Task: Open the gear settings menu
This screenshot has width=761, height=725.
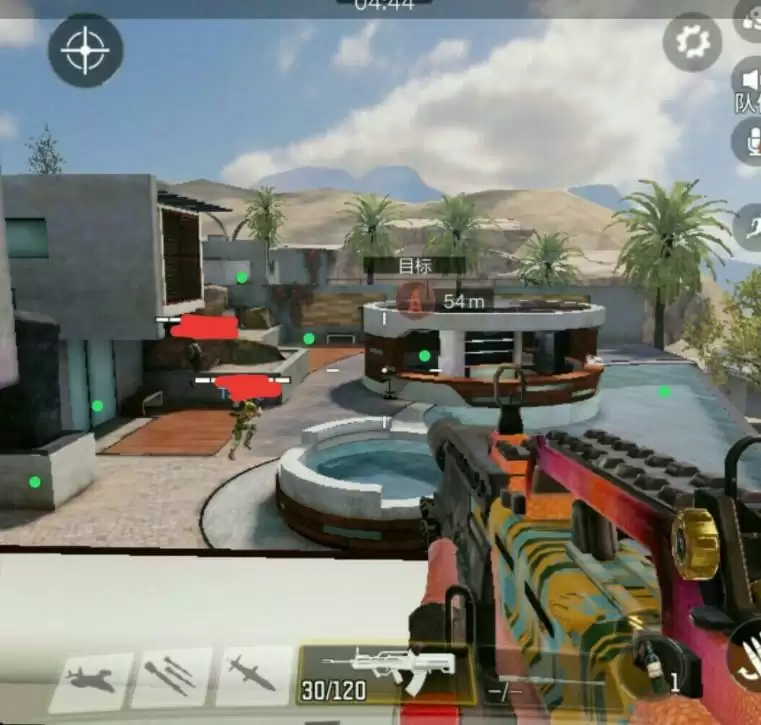Action: tap(692, 42)
